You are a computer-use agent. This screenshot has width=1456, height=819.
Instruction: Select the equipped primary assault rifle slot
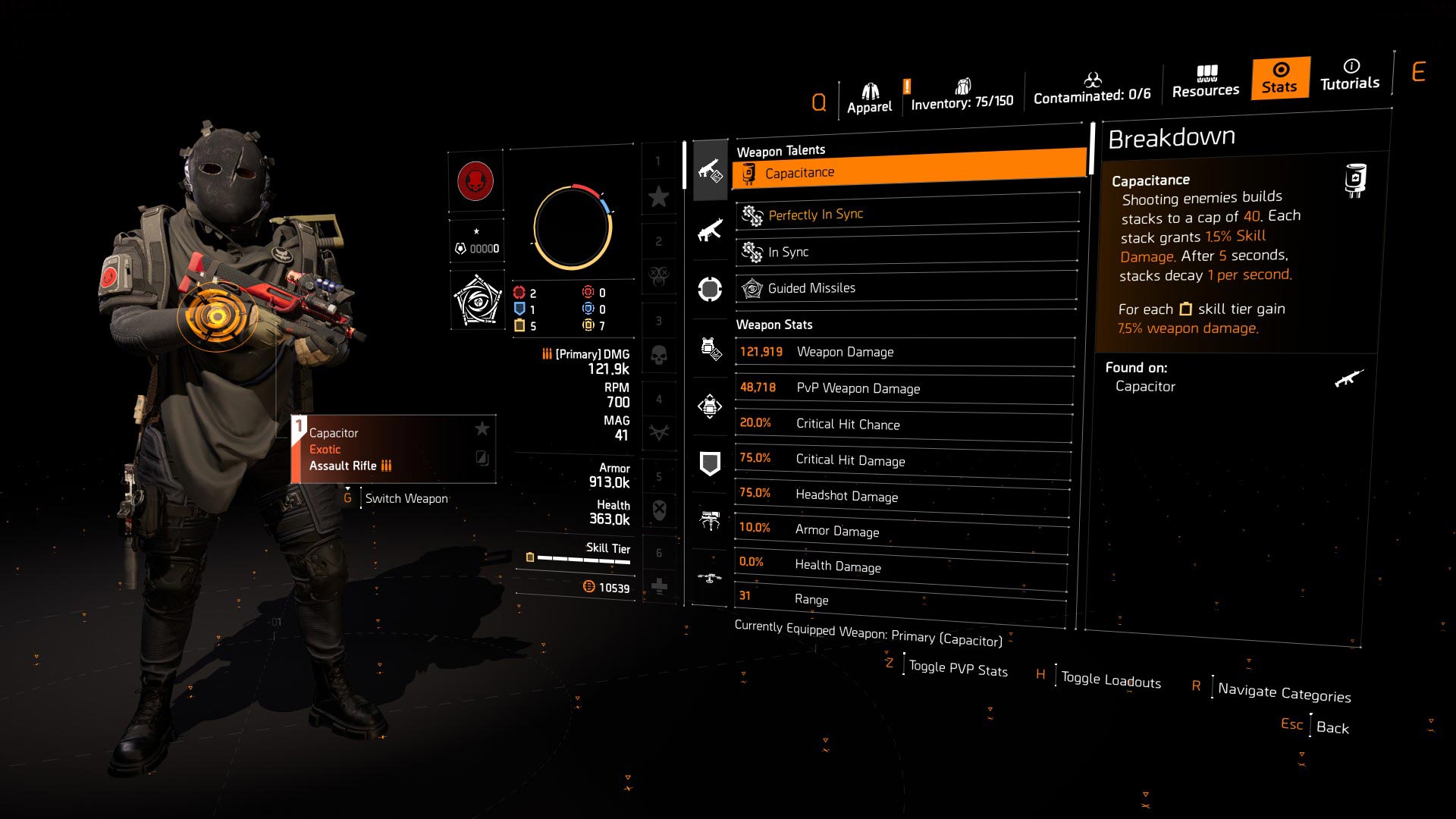pos(711,171)
